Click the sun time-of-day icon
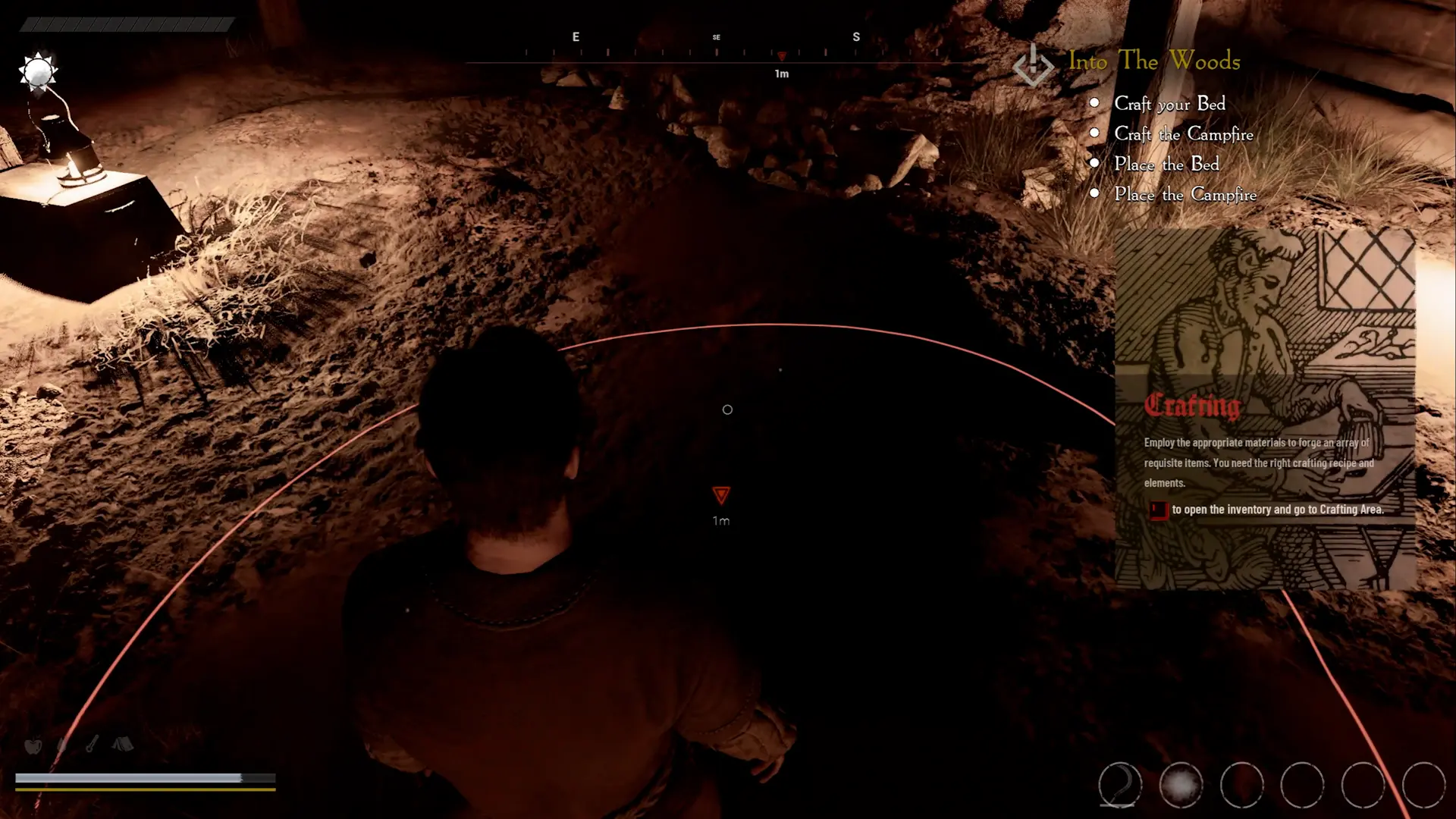Viewport: 1456px width, 819px height. click(x=37, y=73)
